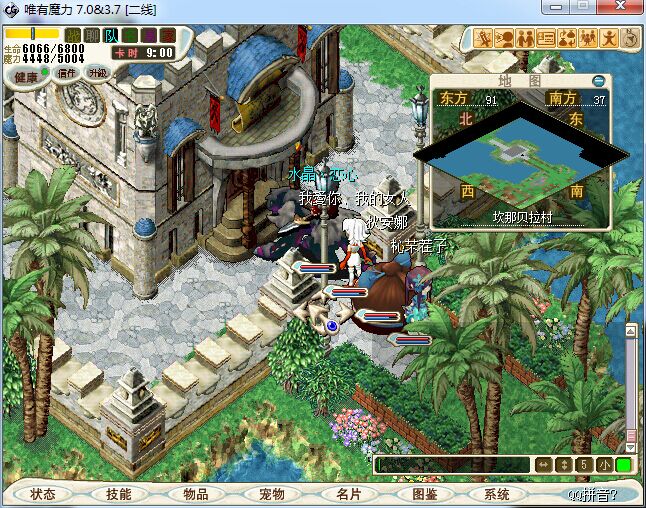Open the 图鉴 album menu
The height and width of the screenshot is (508, 646).
click(423, 494)
